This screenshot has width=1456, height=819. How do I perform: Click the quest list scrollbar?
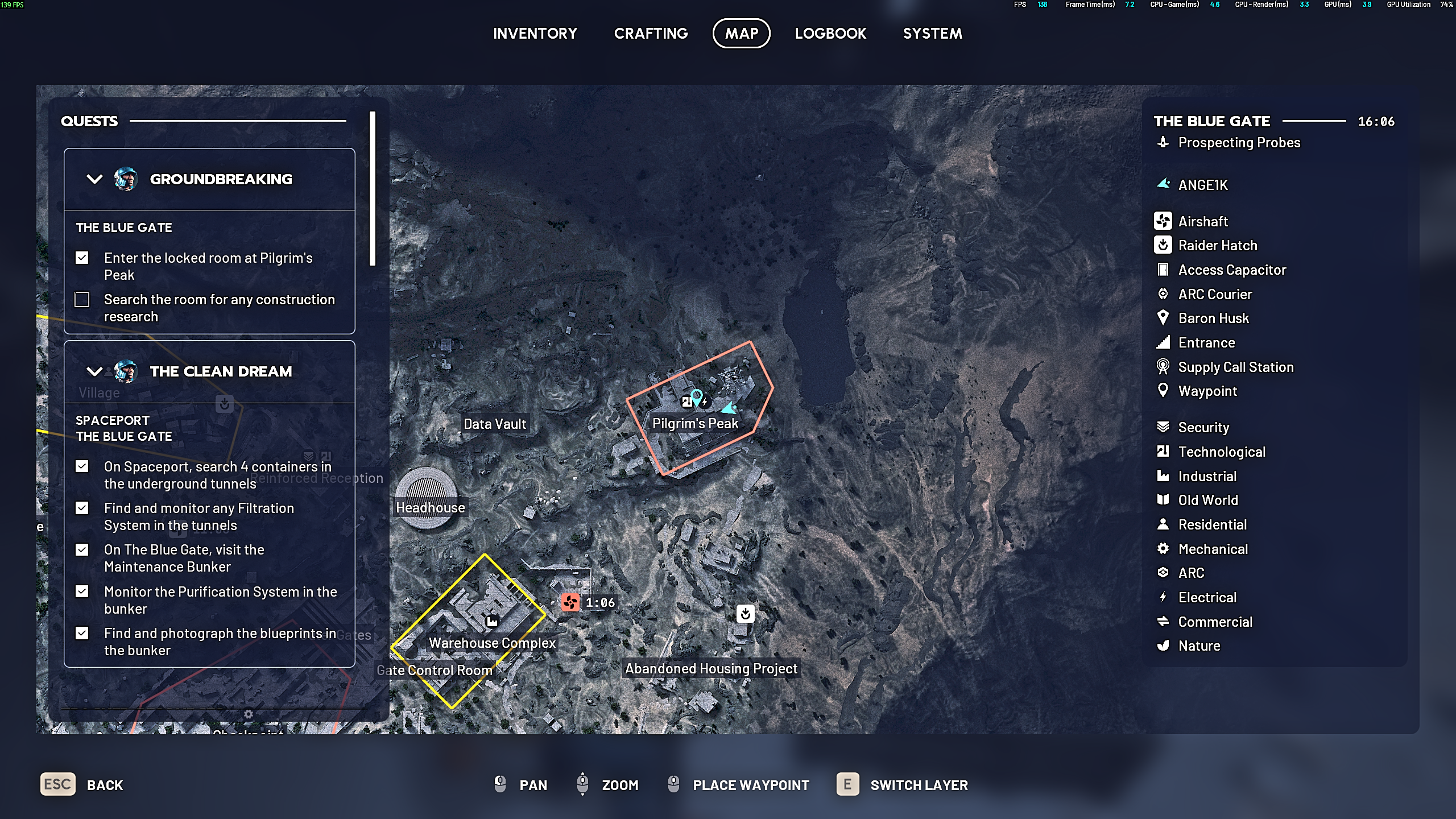[x=373, y=188]
